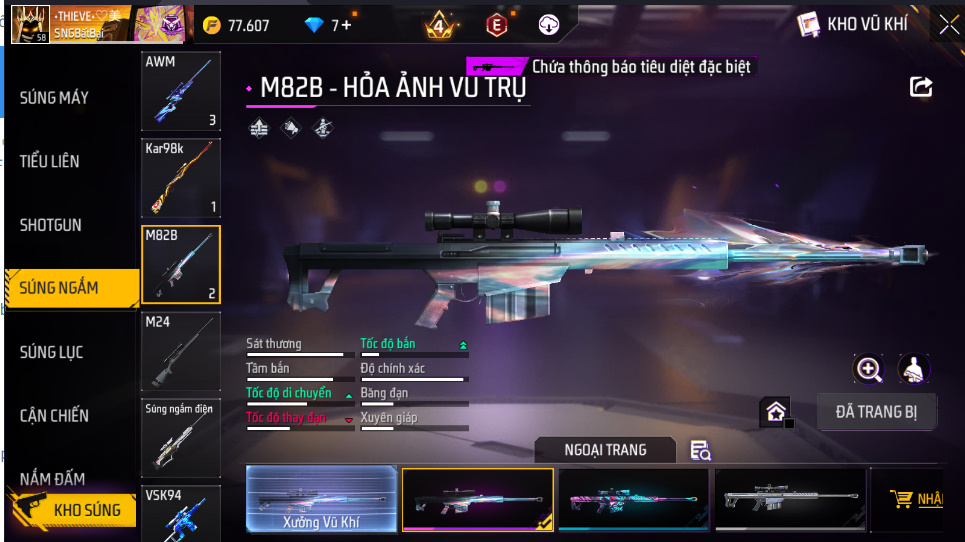Pick the Kar98k weapon slot
Viewport: 965px width, 542px height.
pos(181,178)
